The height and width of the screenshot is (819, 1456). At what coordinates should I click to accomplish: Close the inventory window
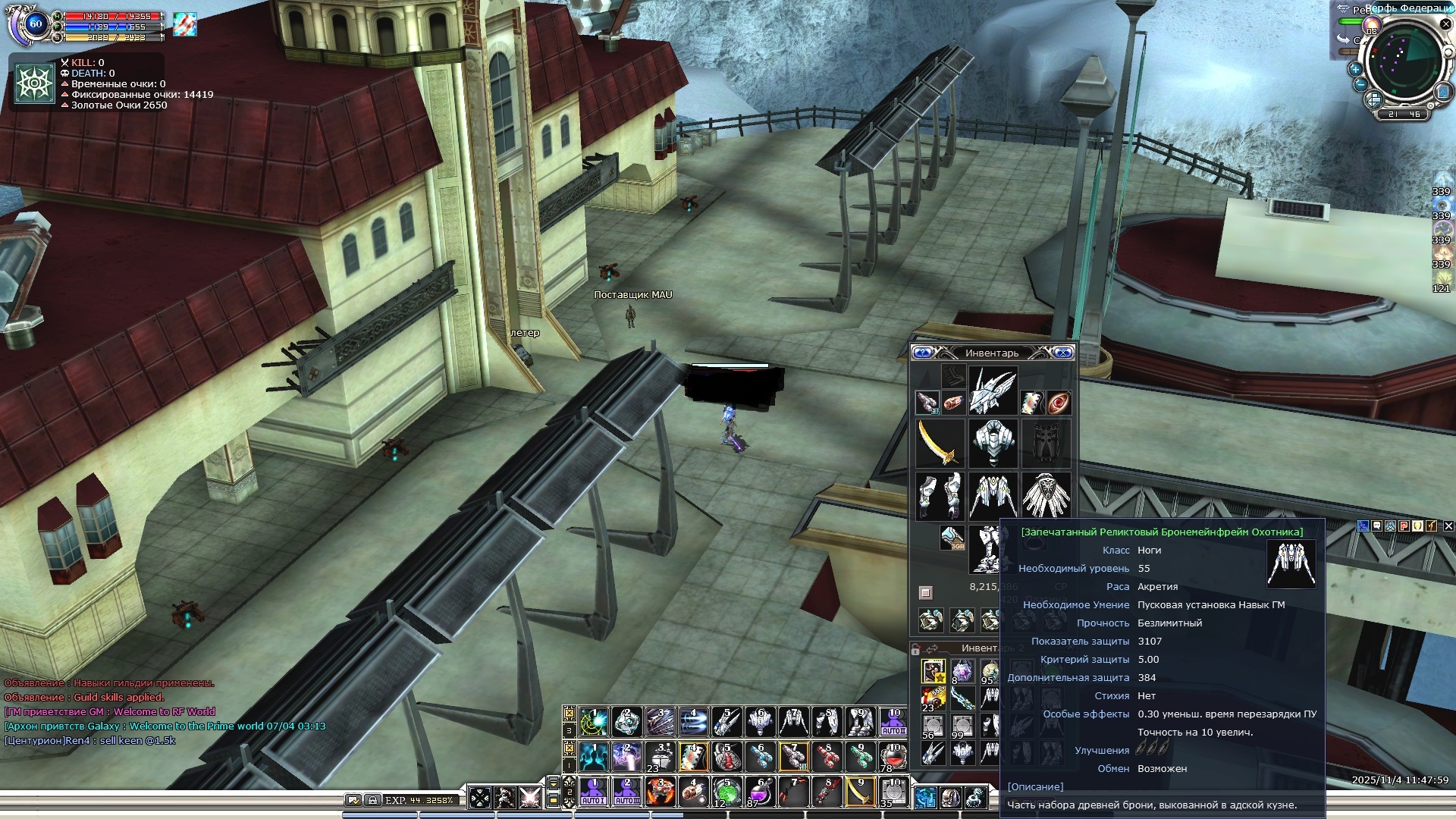[1063, 353]
